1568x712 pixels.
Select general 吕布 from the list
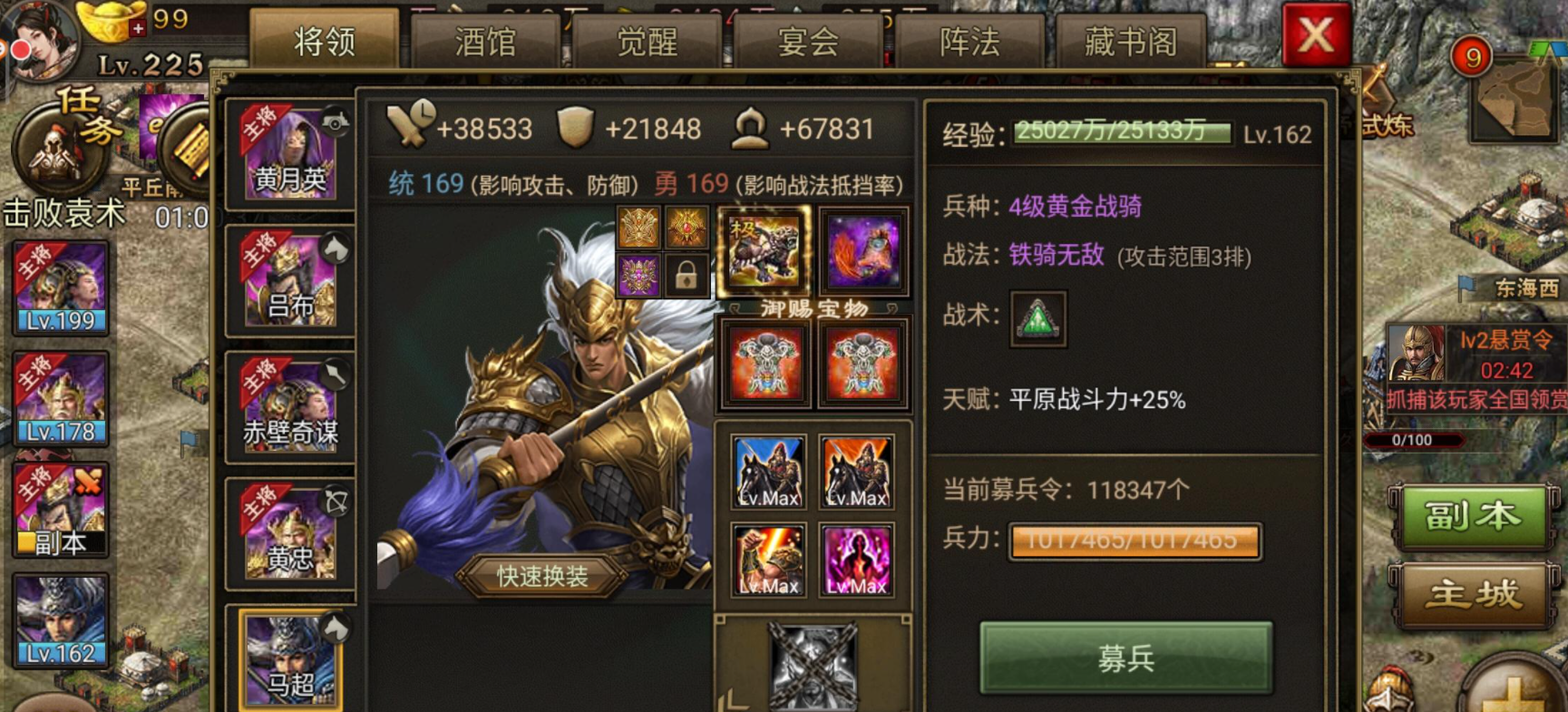point(290,281)
